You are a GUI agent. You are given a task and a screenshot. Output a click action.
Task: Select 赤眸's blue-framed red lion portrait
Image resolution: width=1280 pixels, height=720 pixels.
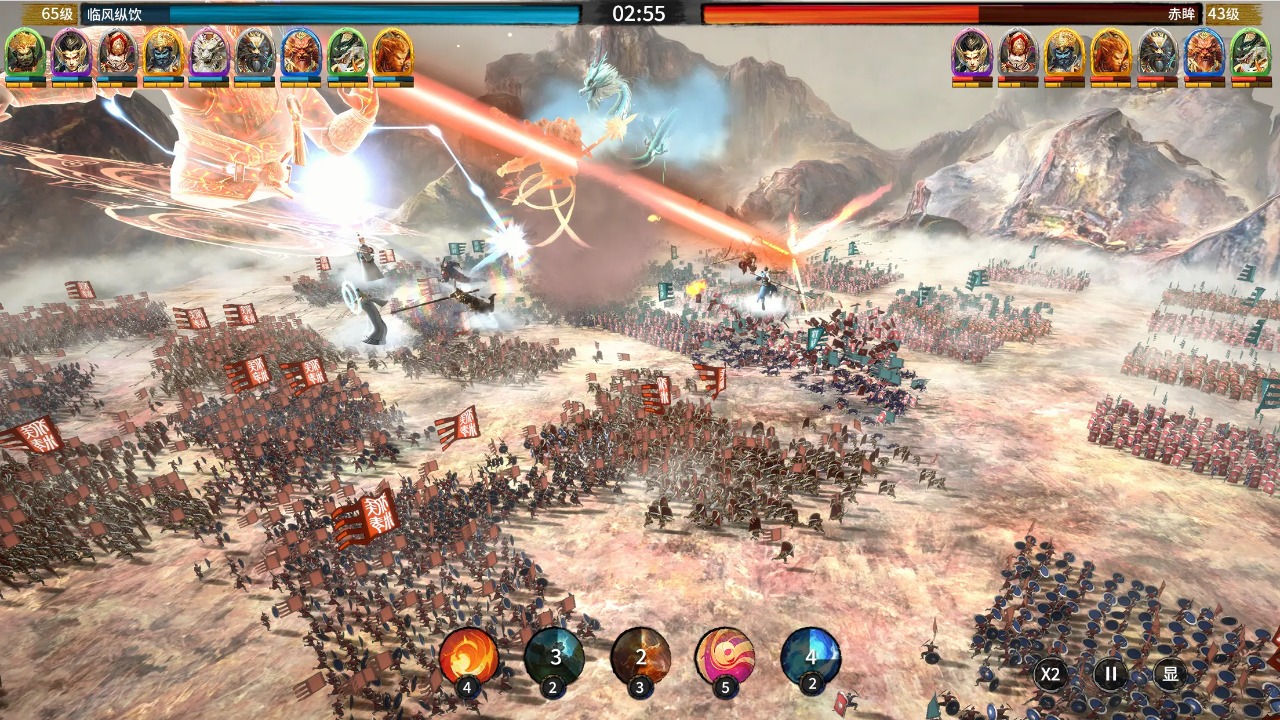(x=1203, y=52)
